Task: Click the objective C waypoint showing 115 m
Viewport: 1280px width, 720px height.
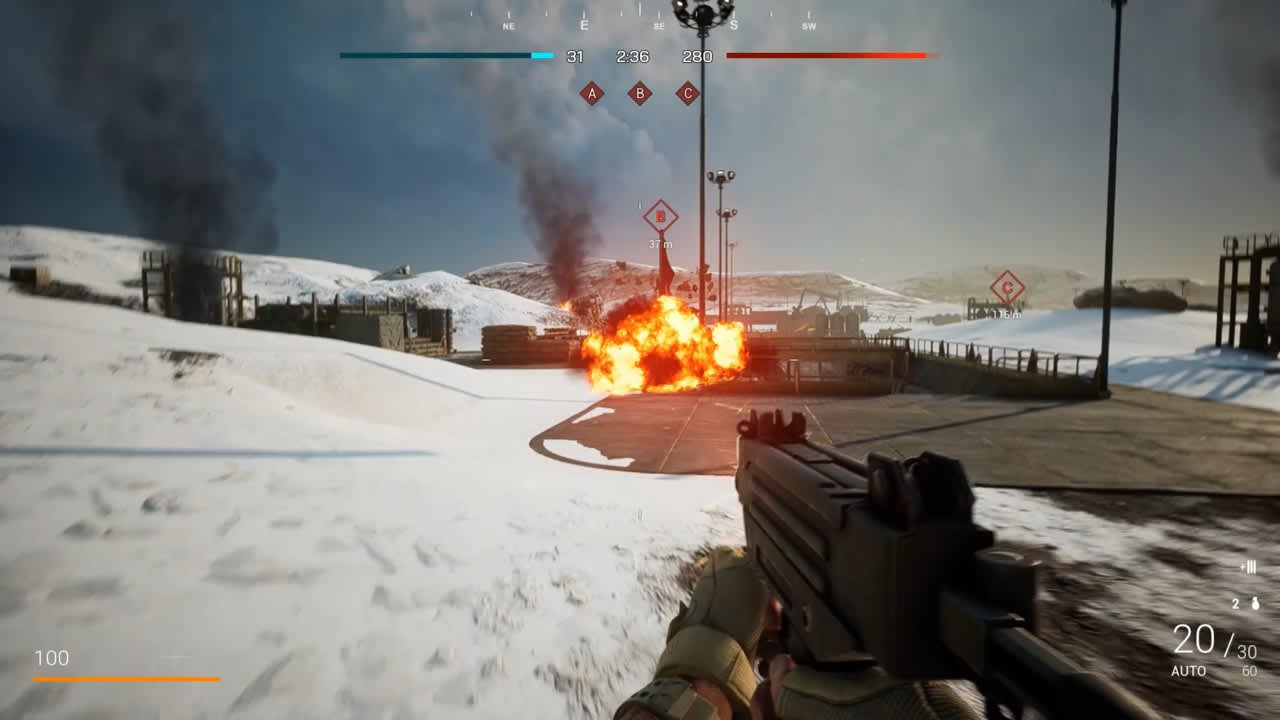Action: pyautogui.click(x=1007, y=288)
